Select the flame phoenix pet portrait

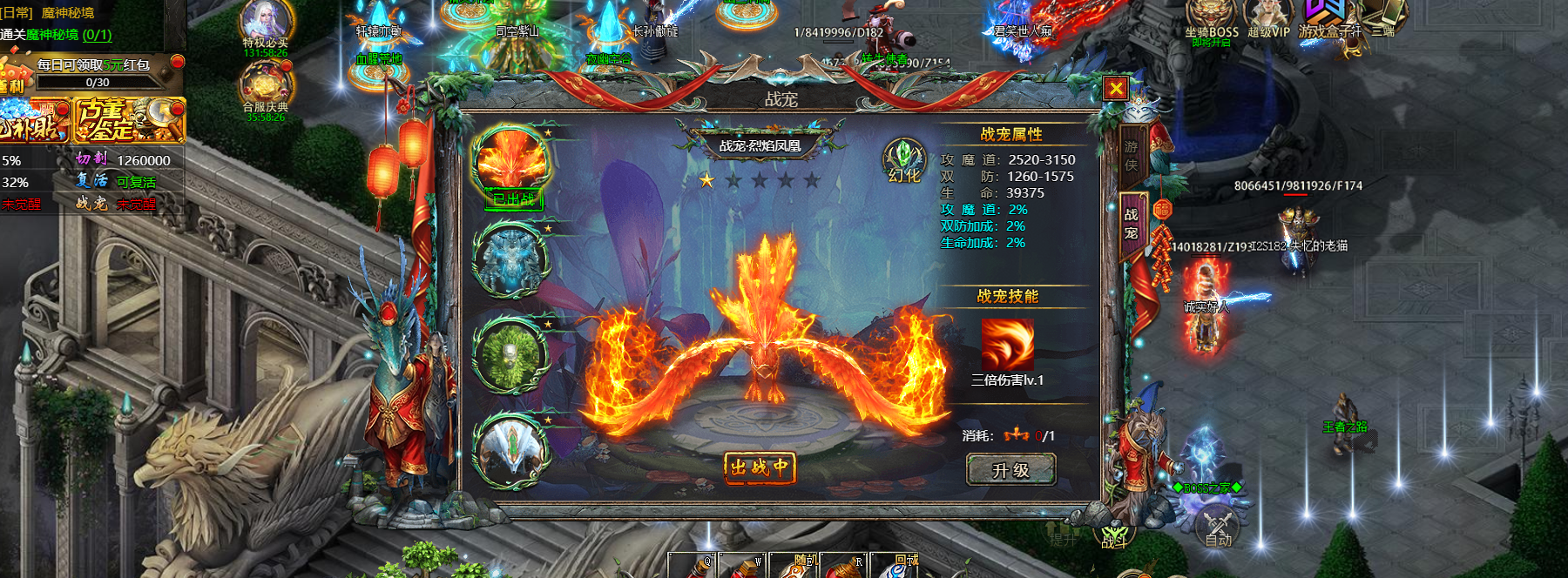tap(511, 162)
